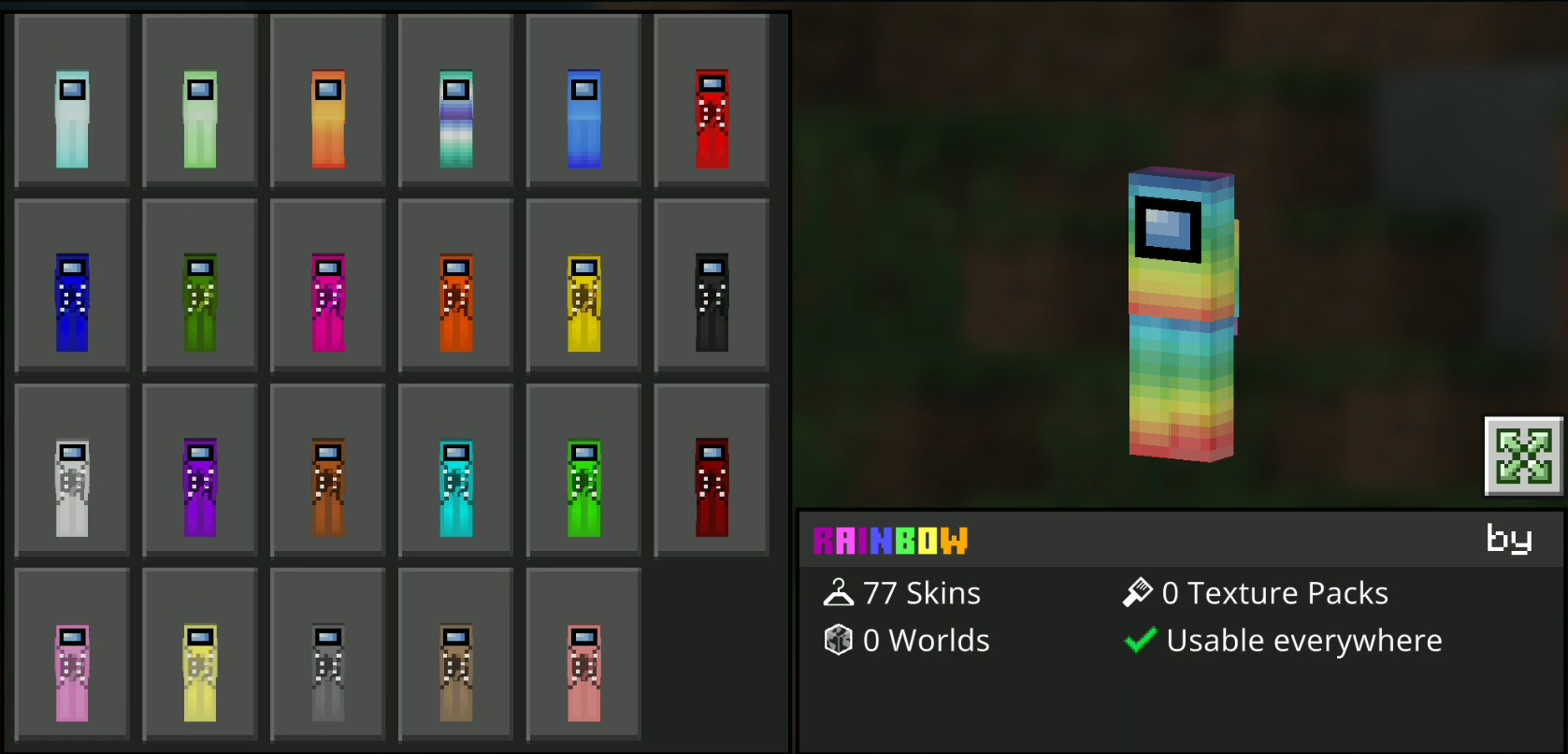Select the red Among Us skin in top row

point(712,100)
